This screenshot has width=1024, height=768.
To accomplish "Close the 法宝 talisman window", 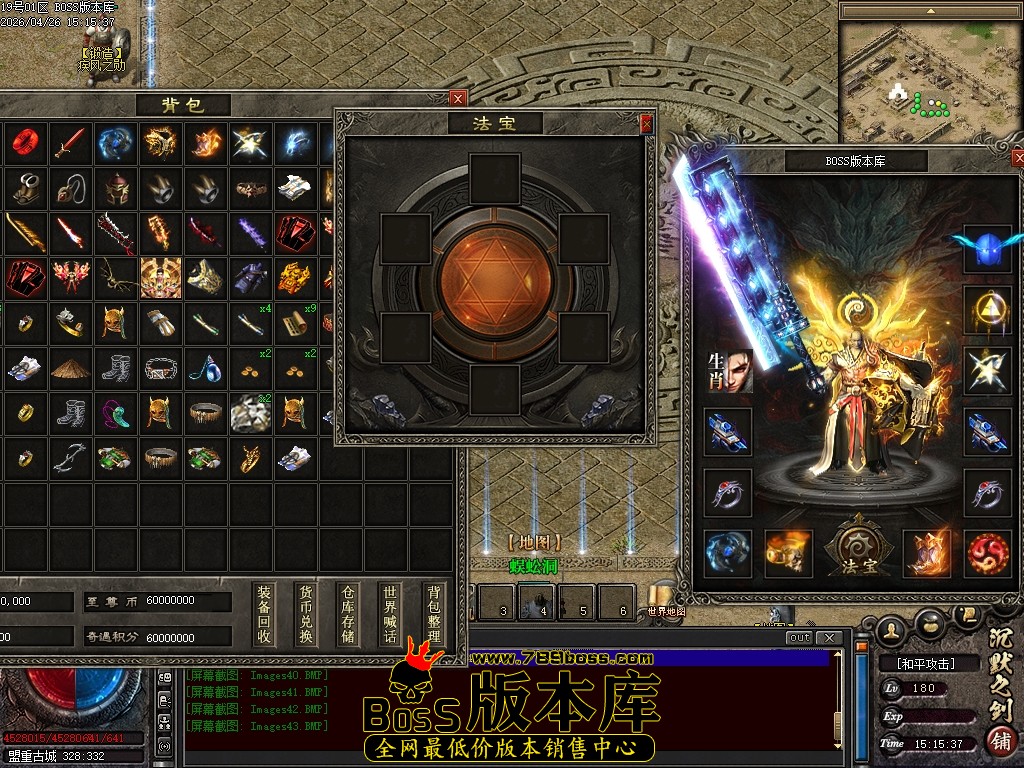I will point(647,124).
